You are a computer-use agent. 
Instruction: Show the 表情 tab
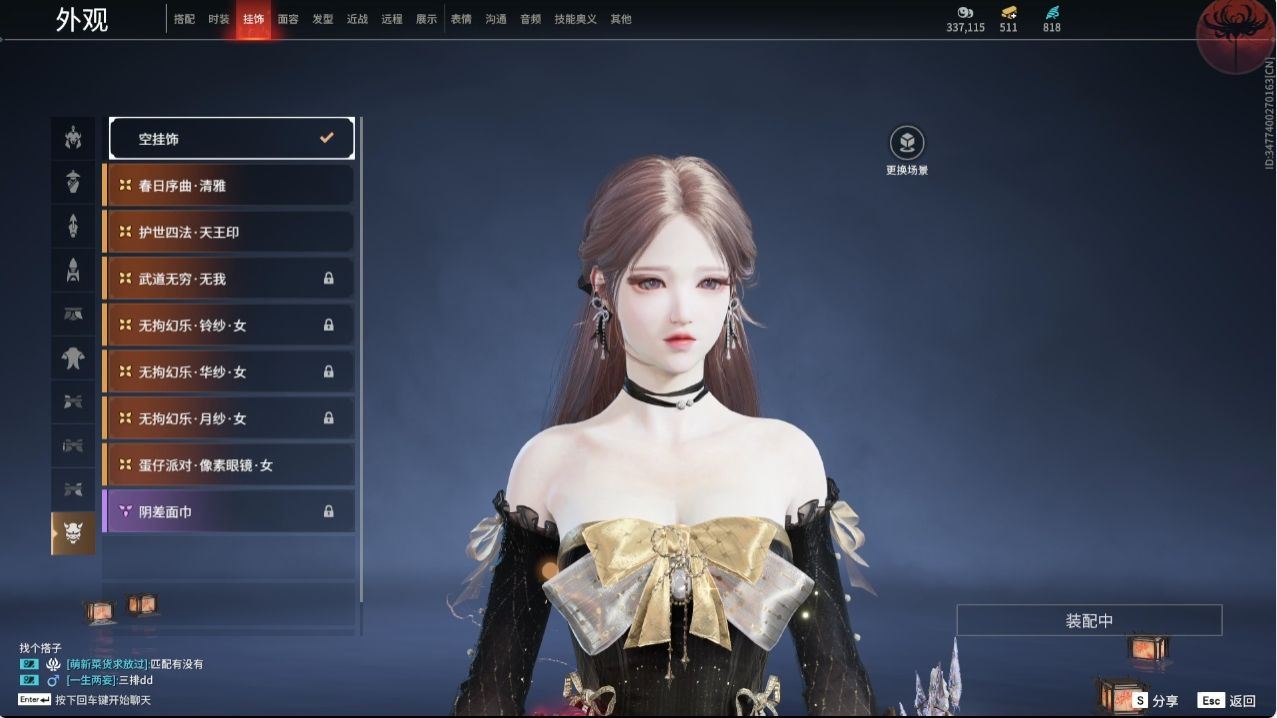(461, 19)
